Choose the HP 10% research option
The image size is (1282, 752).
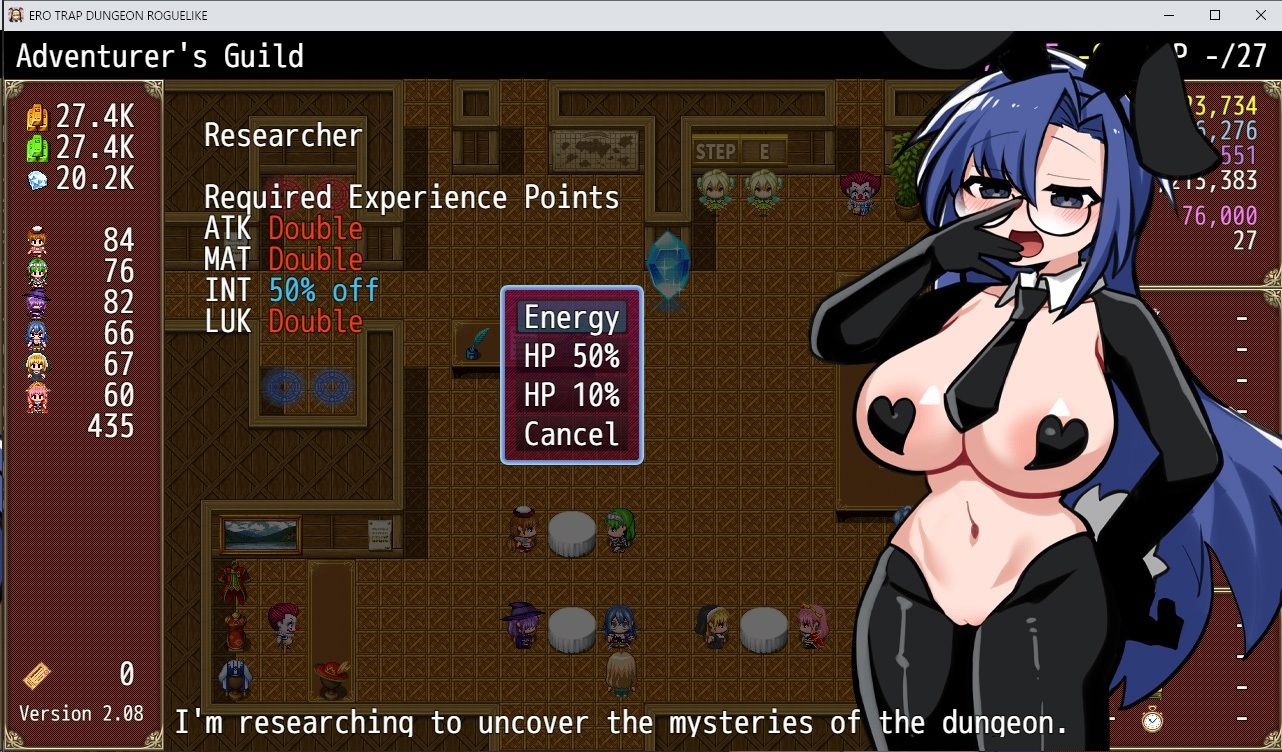tap(570, 395)
